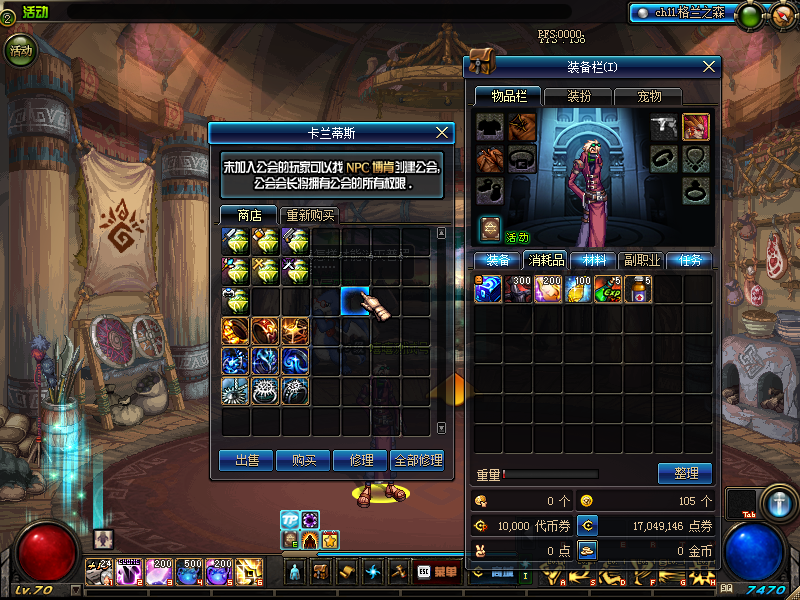Close the 装备栏 inventory window
The width and height of the screenshot is (800, 600).
click(x=710, y=66)
